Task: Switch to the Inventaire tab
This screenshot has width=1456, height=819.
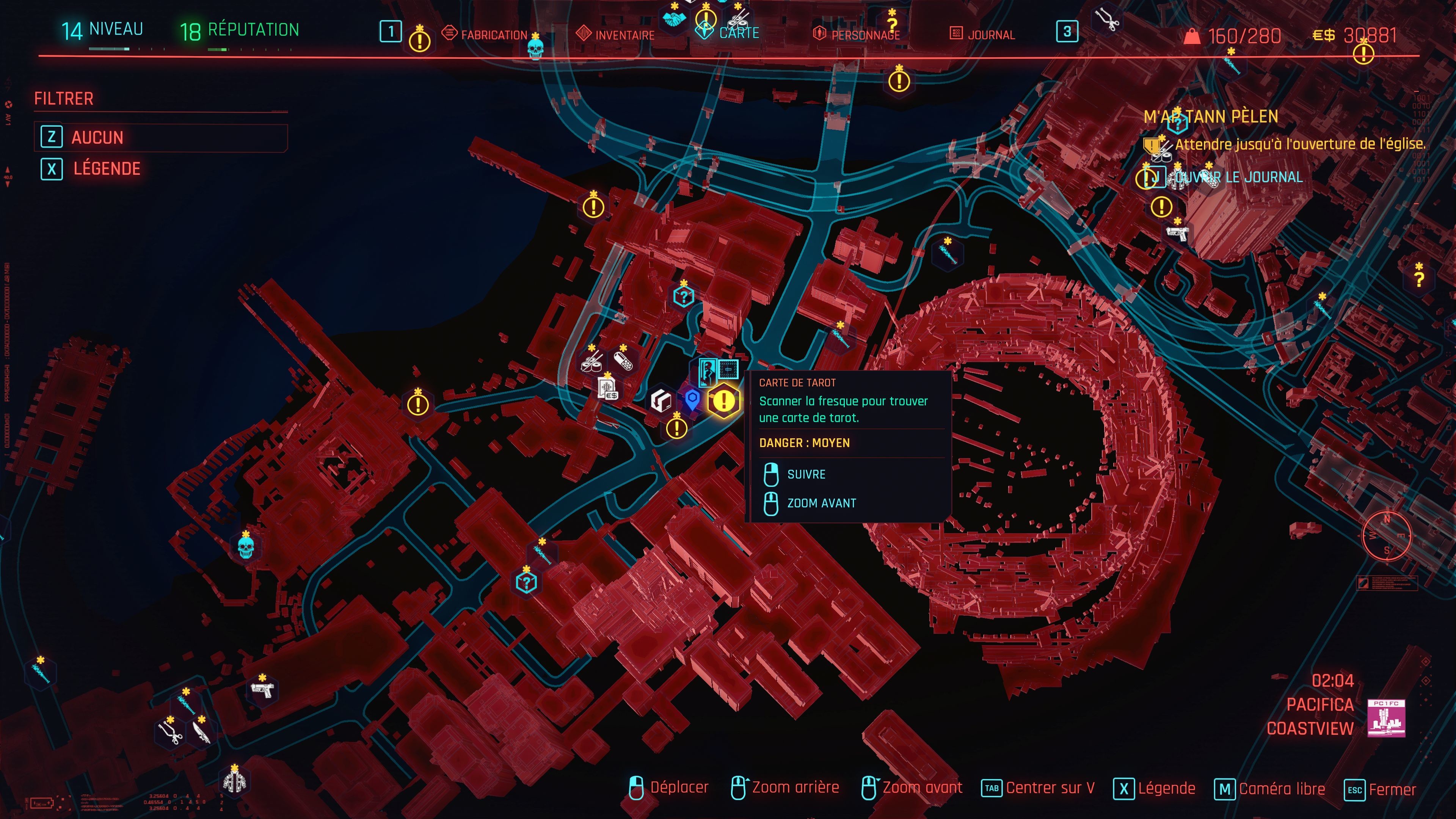Action: (624, 35)
